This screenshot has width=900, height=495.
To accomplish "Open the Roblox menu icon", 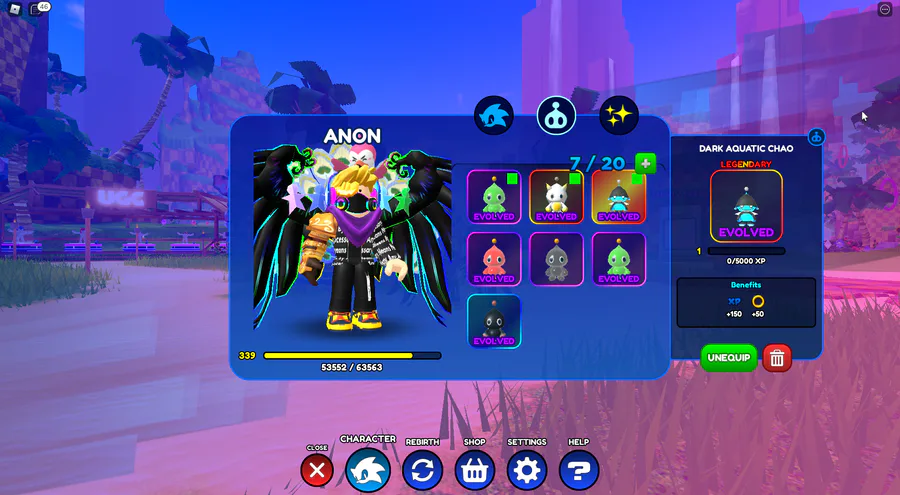I will [x=15, y=9].
